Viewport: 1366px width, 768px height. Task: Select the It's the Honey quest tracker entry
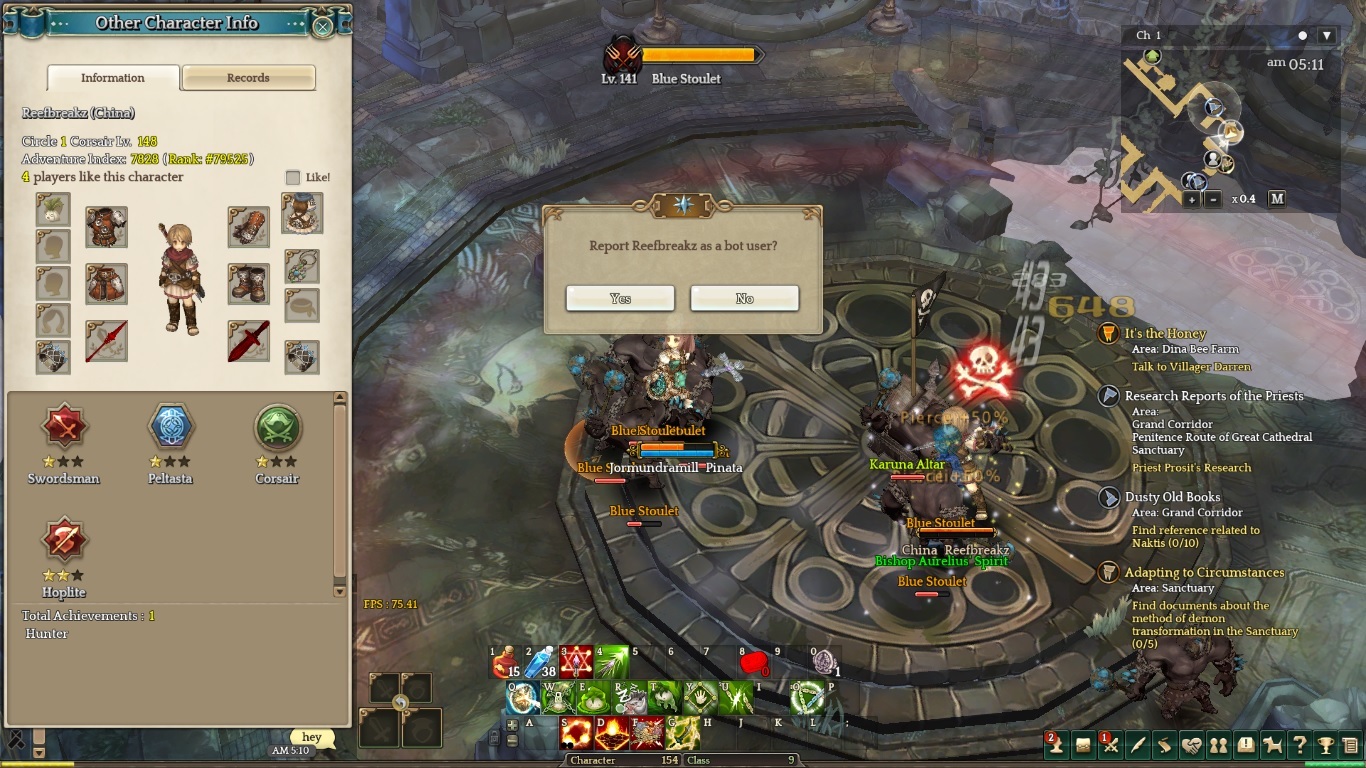point(1165,334)
